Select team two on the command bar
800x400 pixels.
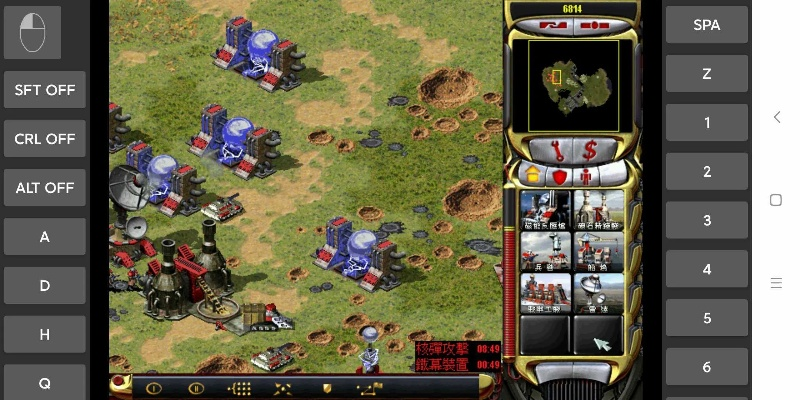197,388
